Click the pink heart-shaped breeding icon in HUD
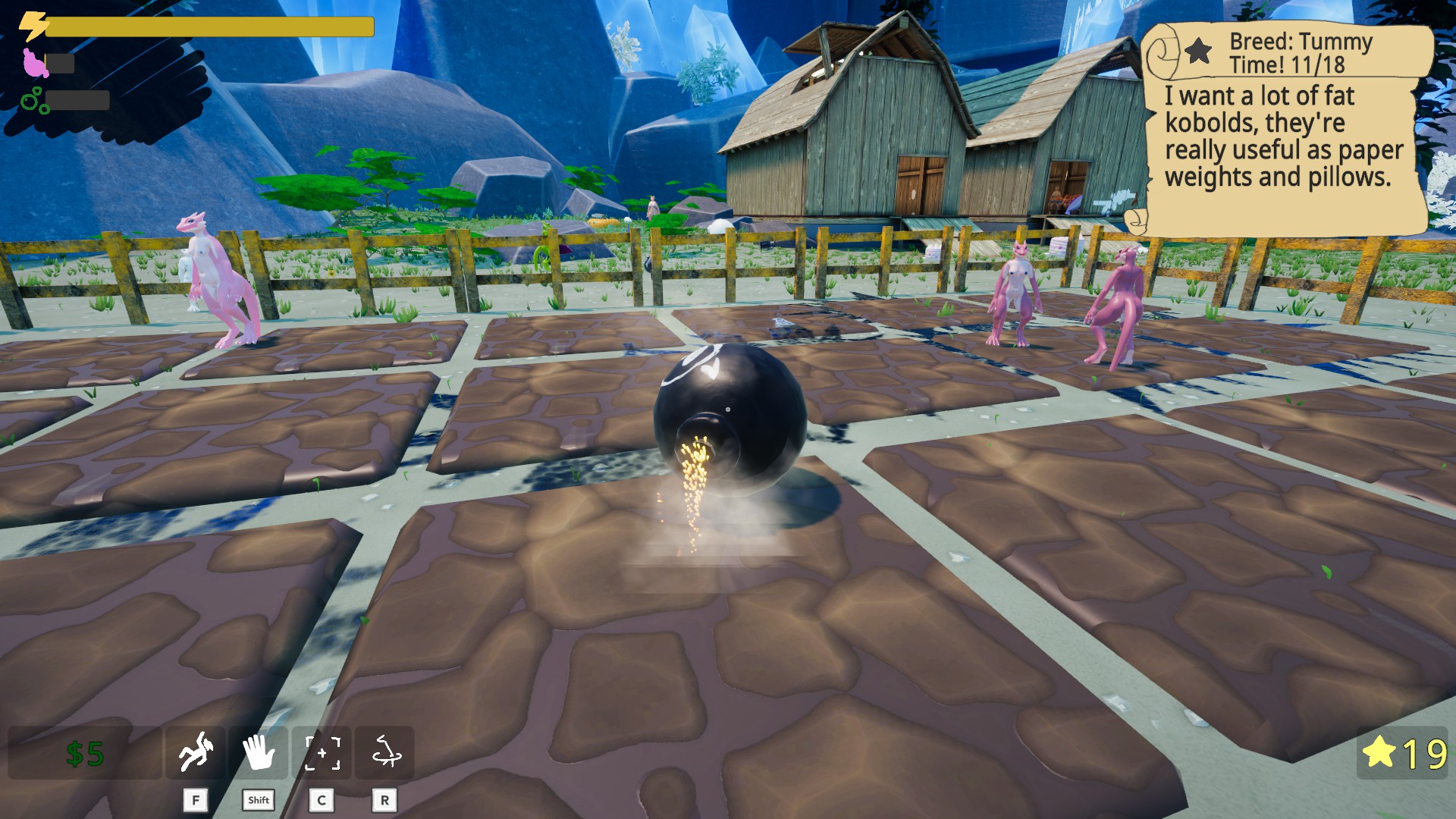 (x=34, y=64)
